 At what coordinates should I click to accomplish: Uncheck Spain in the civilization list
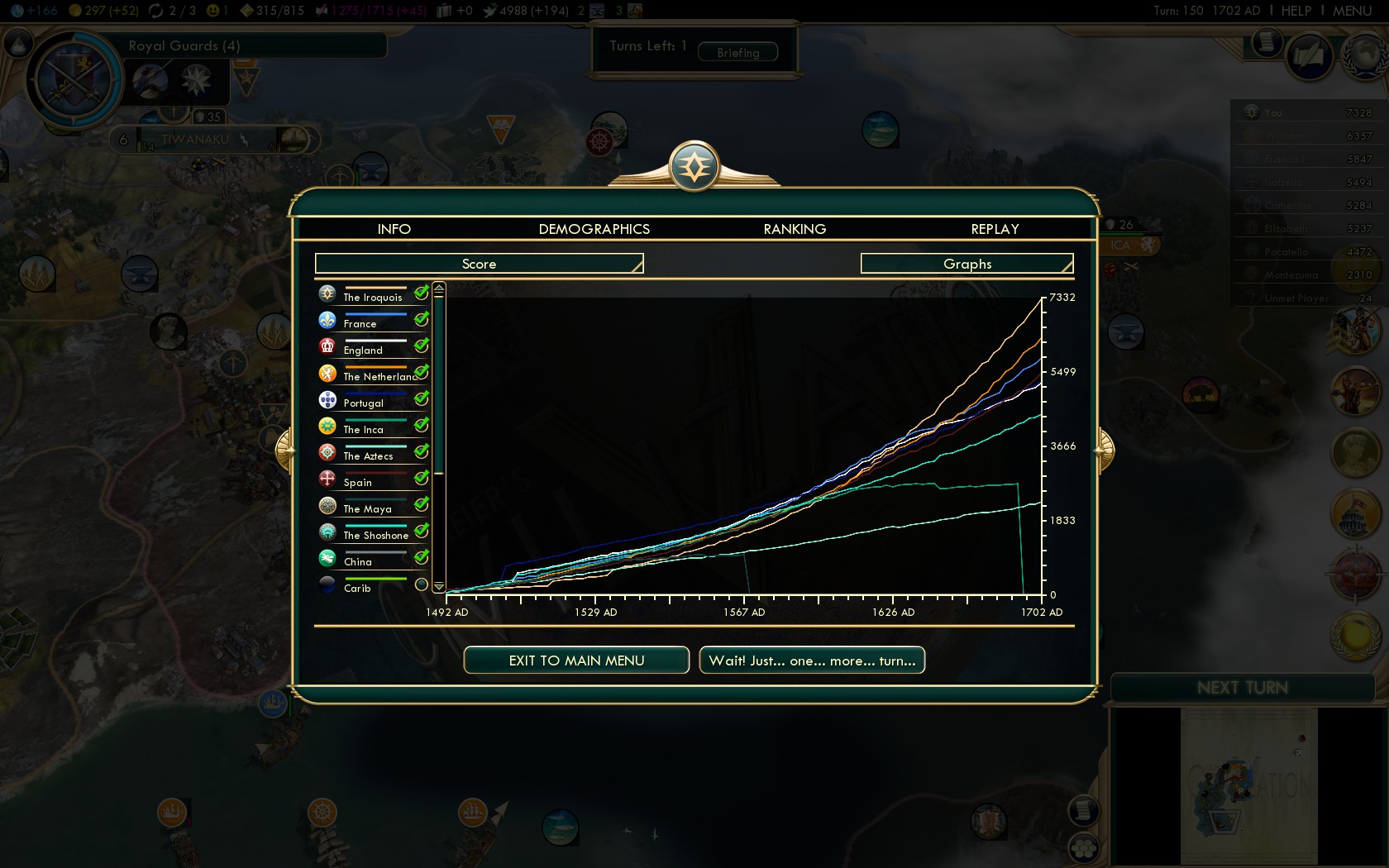tap(421, 478)
